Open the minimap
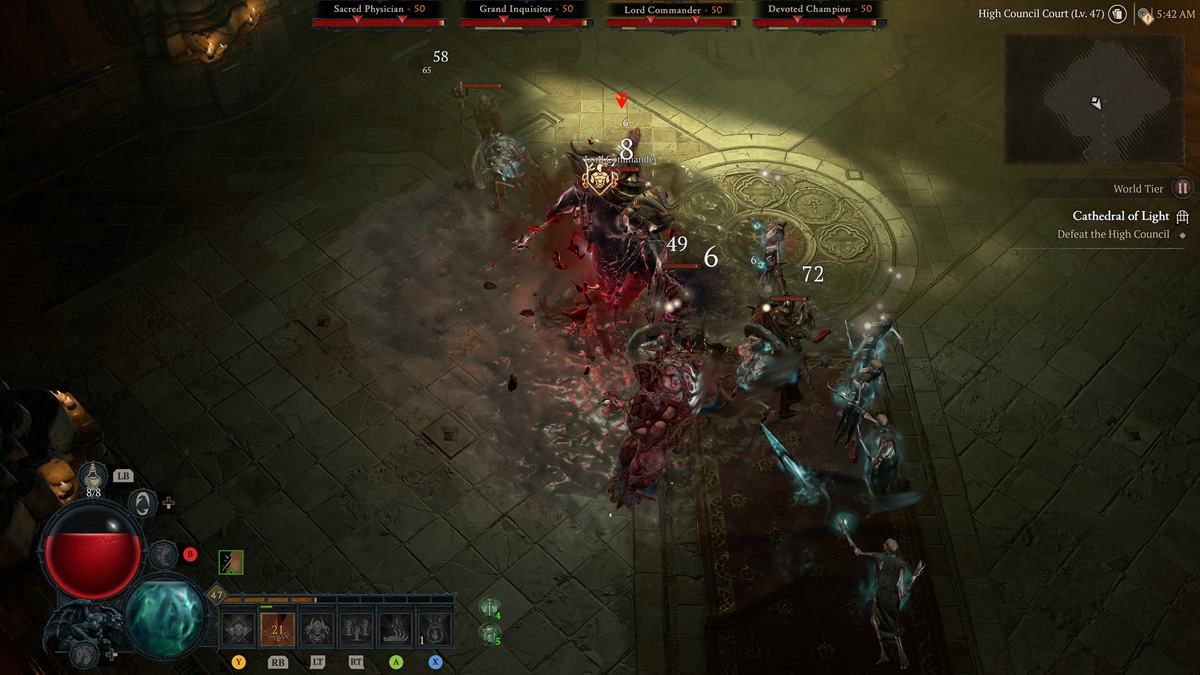This screenshot has height=675, width=1200. pyautogui.click(x=1095, y=99)
